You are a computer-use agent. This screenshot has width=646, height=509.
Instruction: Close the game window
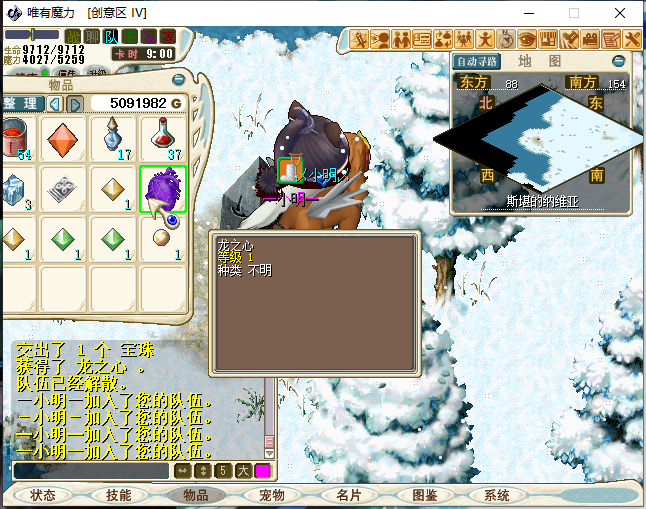click(x=622, y=13)
